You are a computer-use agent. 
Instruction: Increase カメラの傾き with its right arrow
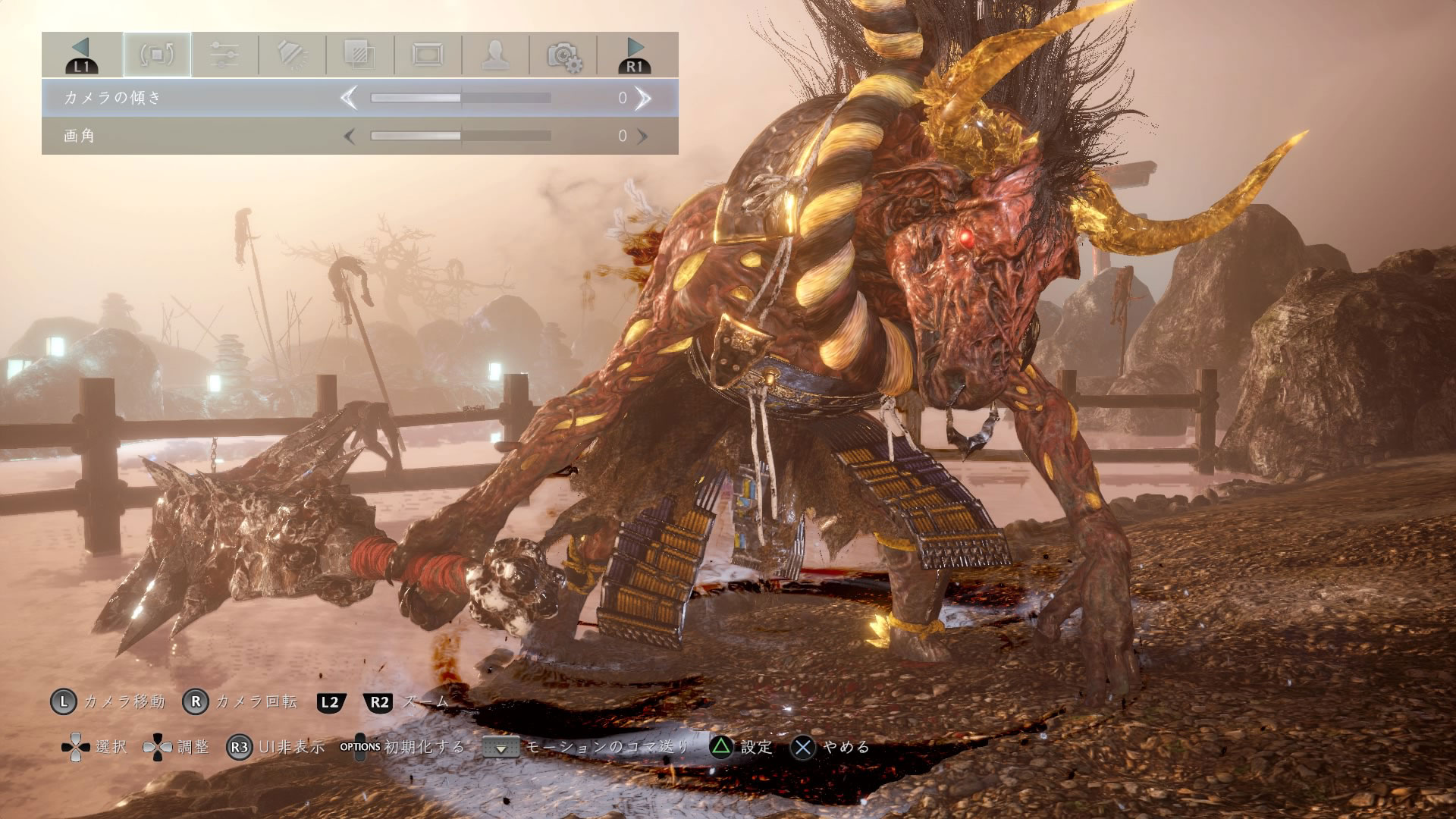point(642,98)
